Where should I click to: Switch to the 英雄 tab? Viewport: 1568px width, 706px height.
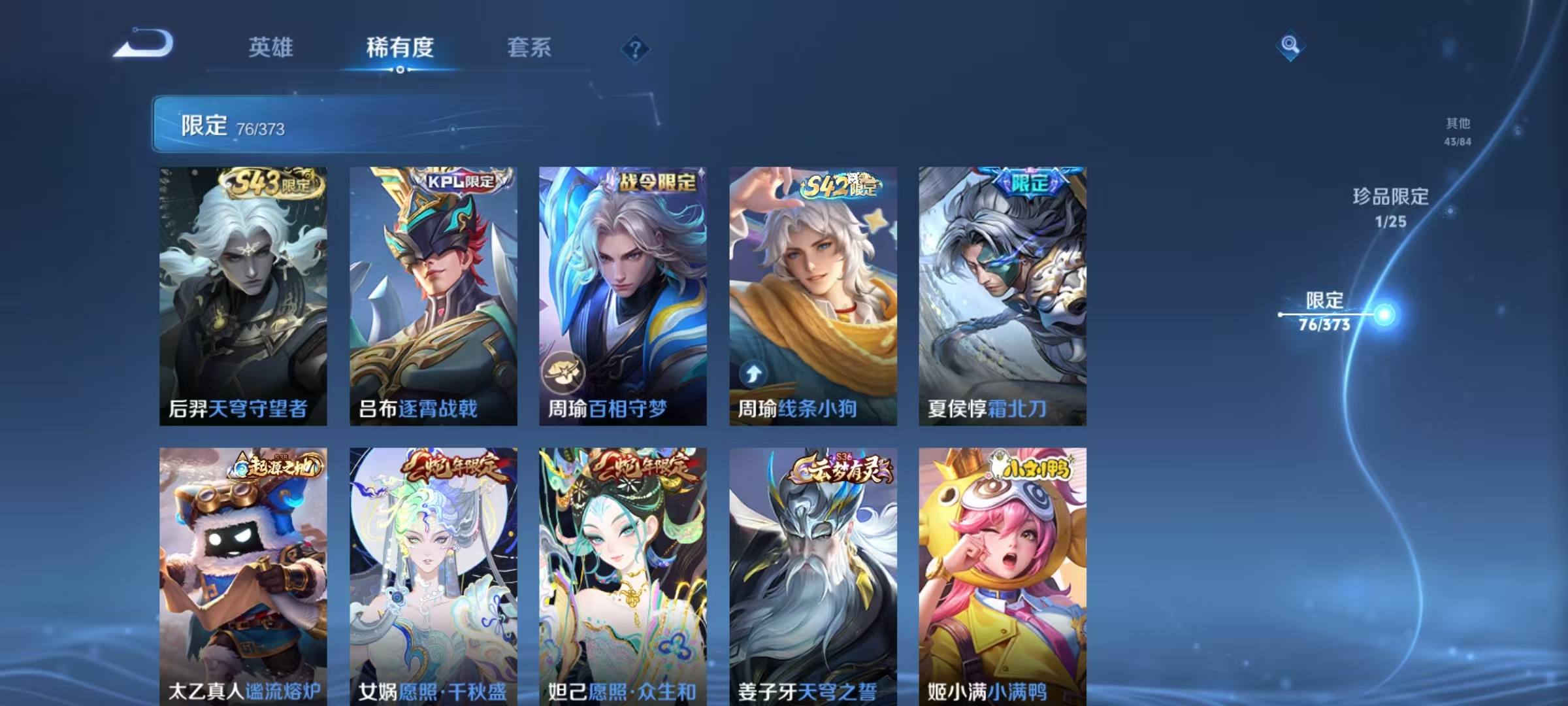pos(270,48)
